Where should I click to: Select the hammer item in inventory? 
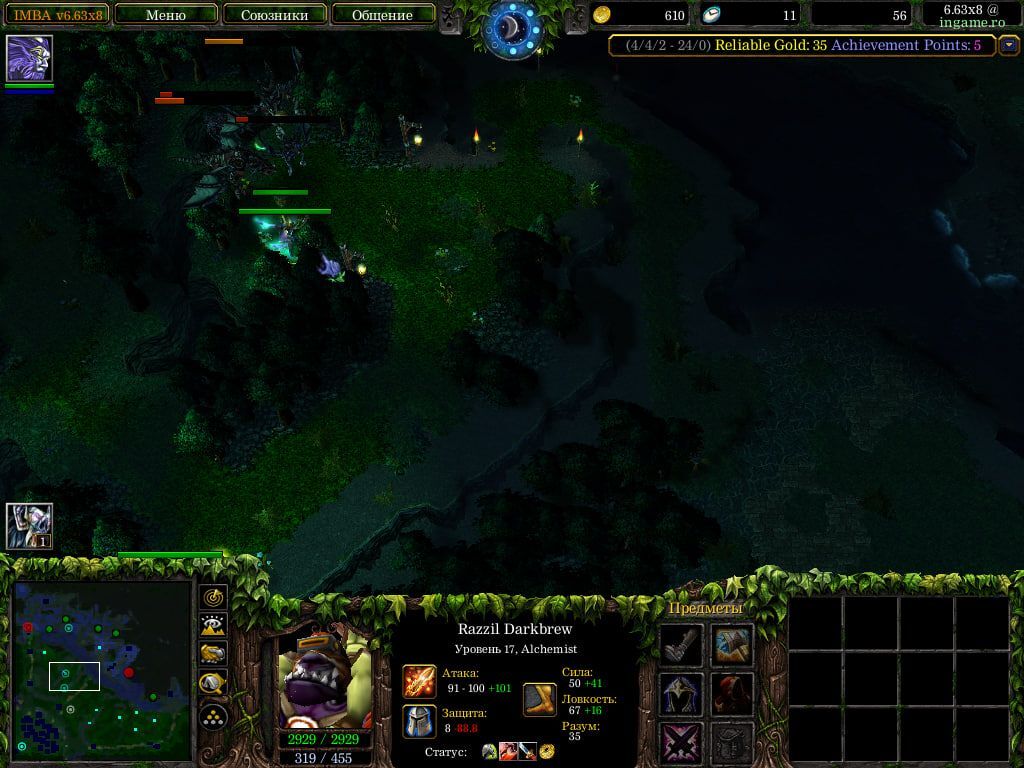(732, 645)
